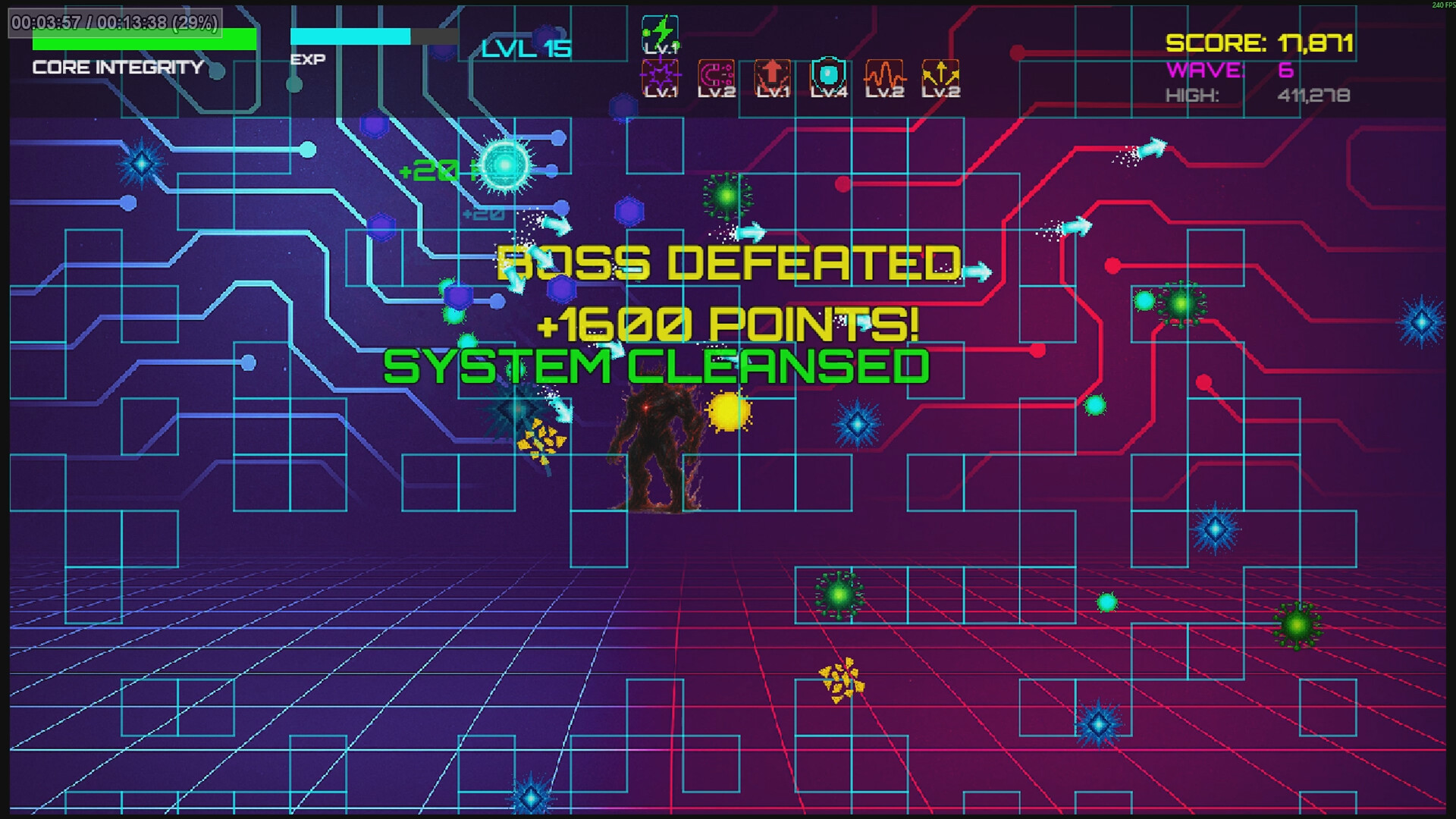Select the green lightning bolt Lv.1 upgrade icon
The width and height of the screenshot is (1456, 819).
coord(659,31)
